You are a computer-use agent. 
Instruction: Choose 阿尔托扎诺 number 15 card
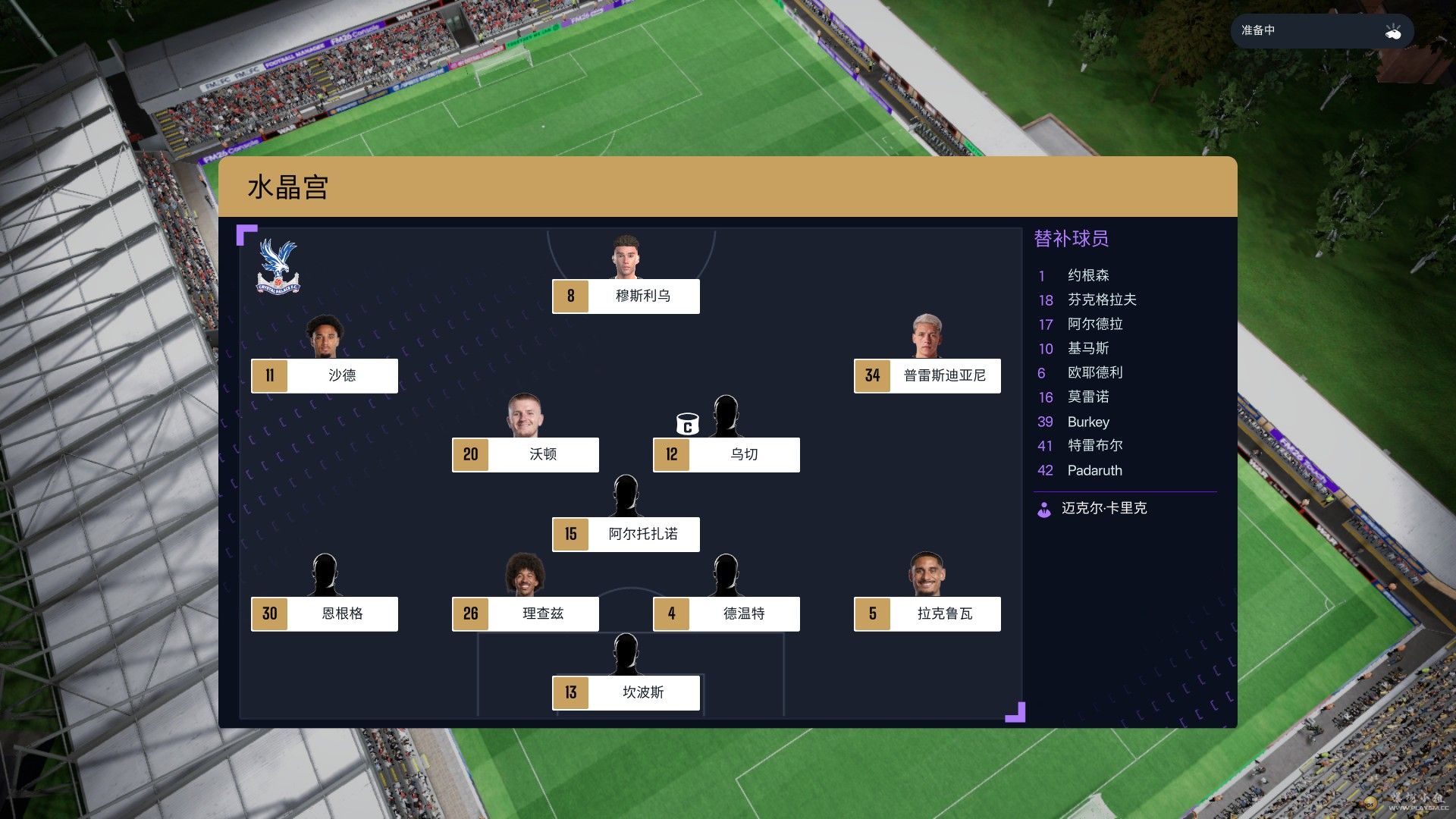(626, 534)
